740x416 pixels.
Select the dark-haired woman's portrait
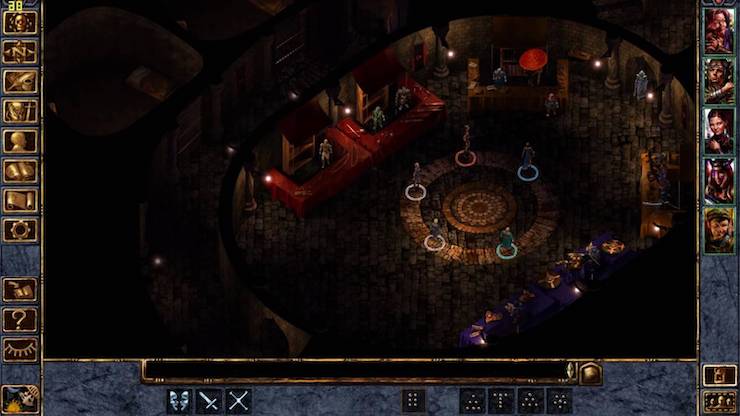pyautogui.click(x=718, y=130)
